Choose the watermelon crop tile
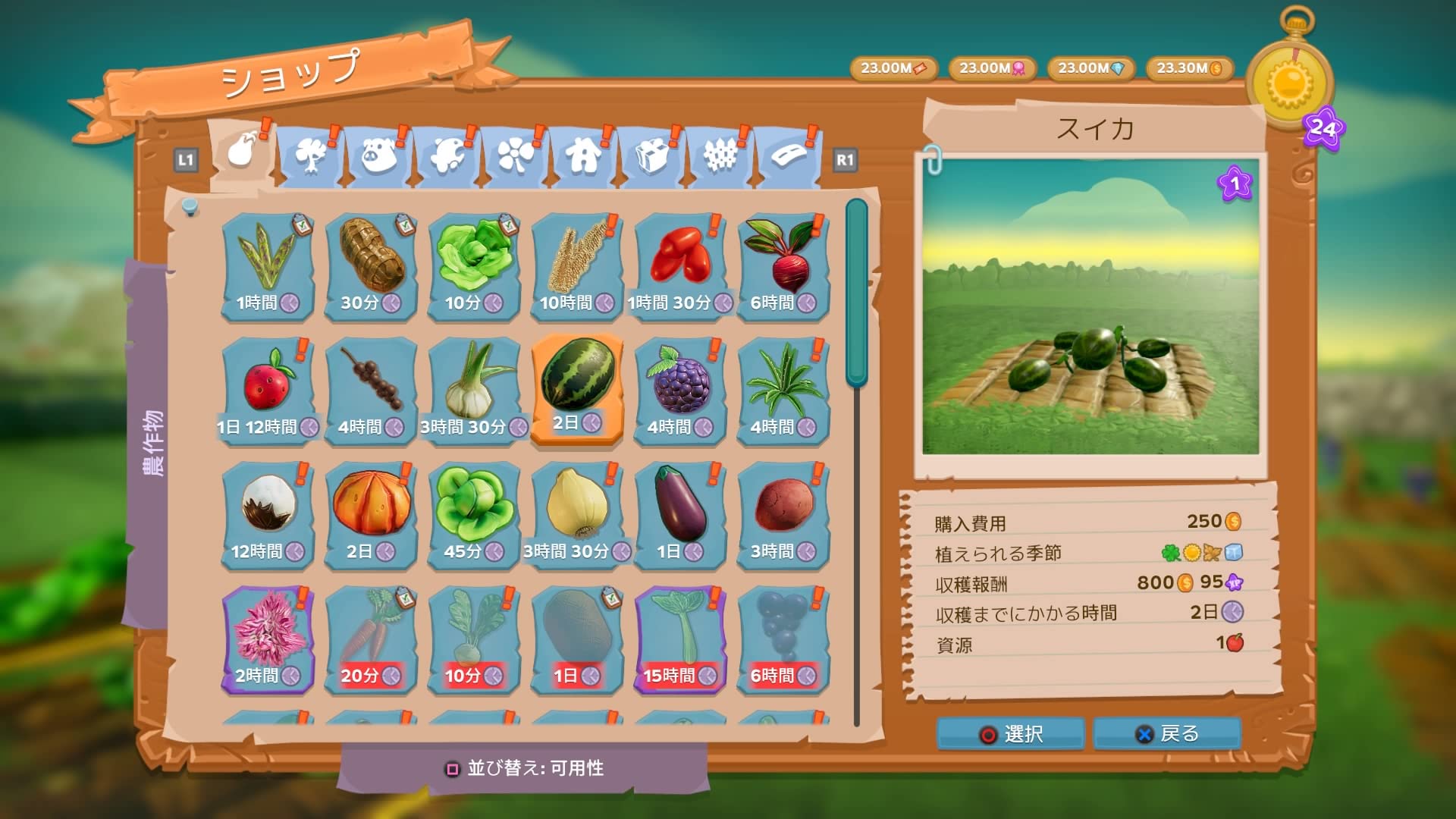This screenshot has height=819, width=1456. pos(577,388)
